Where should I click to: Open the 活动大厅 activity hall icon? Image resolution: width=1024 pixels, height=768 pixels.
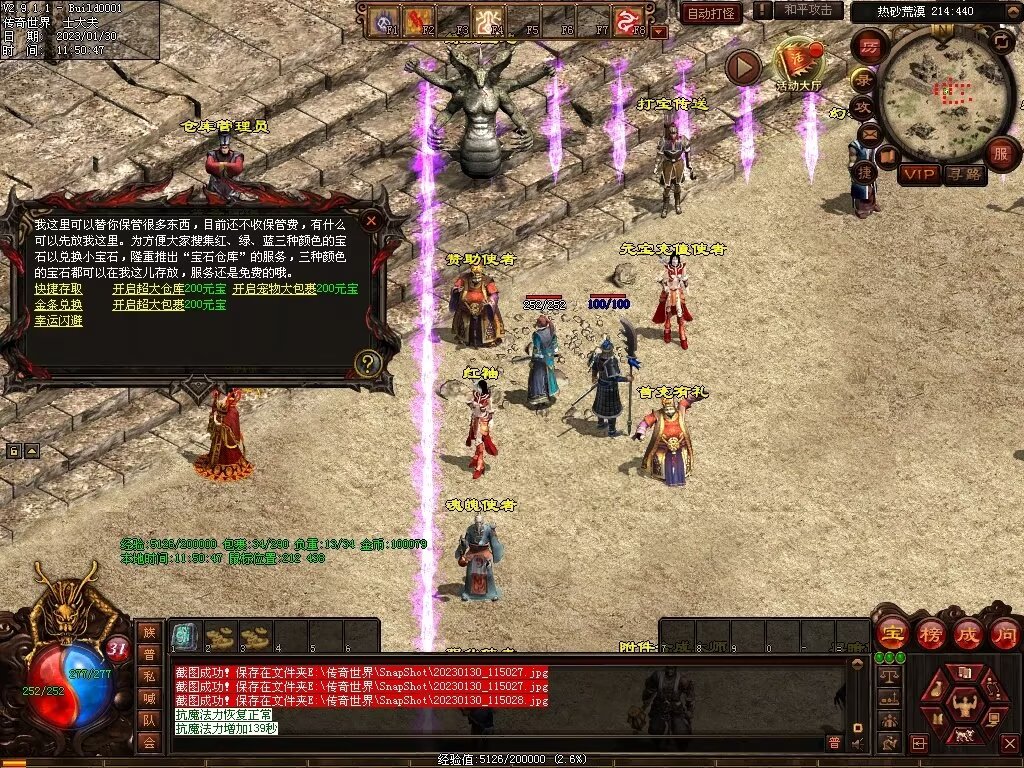tap(798, 63)
